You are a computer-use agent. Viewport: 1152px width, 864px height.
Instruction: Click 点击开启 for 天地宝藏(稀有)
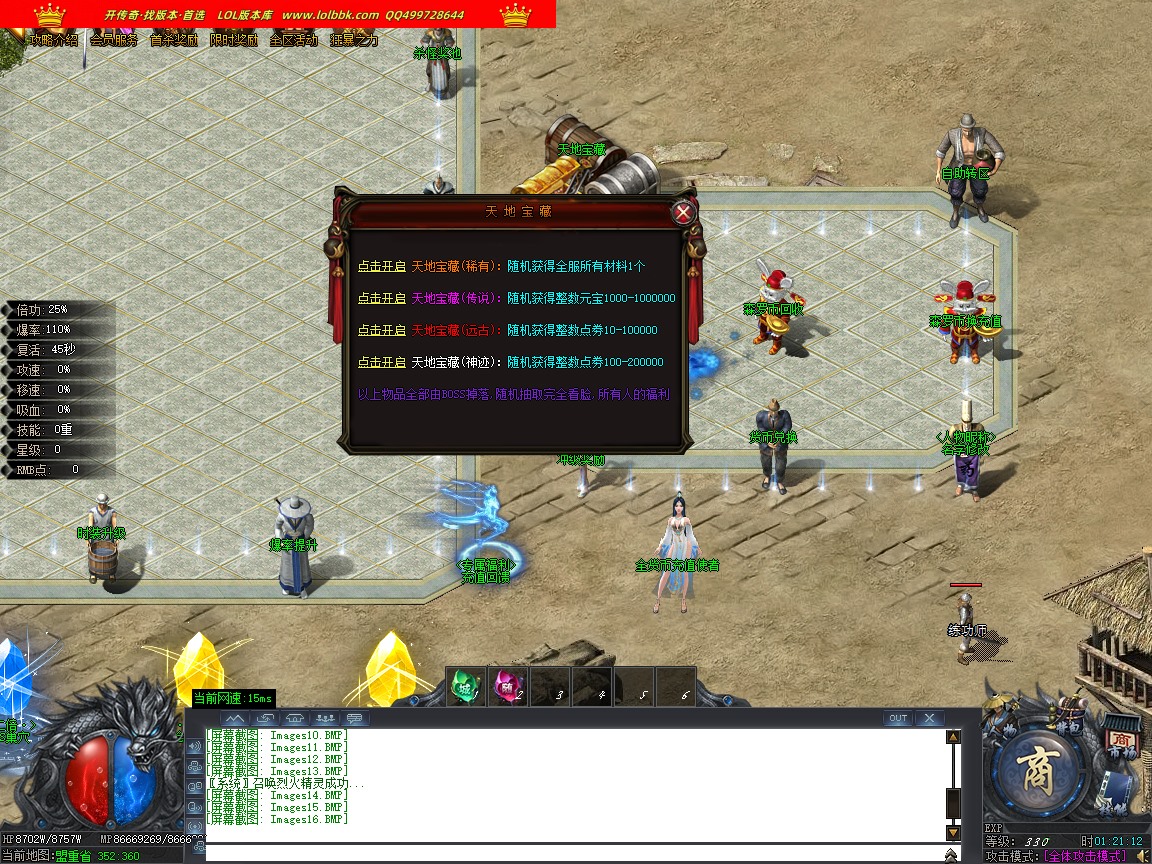click(382, 267)
